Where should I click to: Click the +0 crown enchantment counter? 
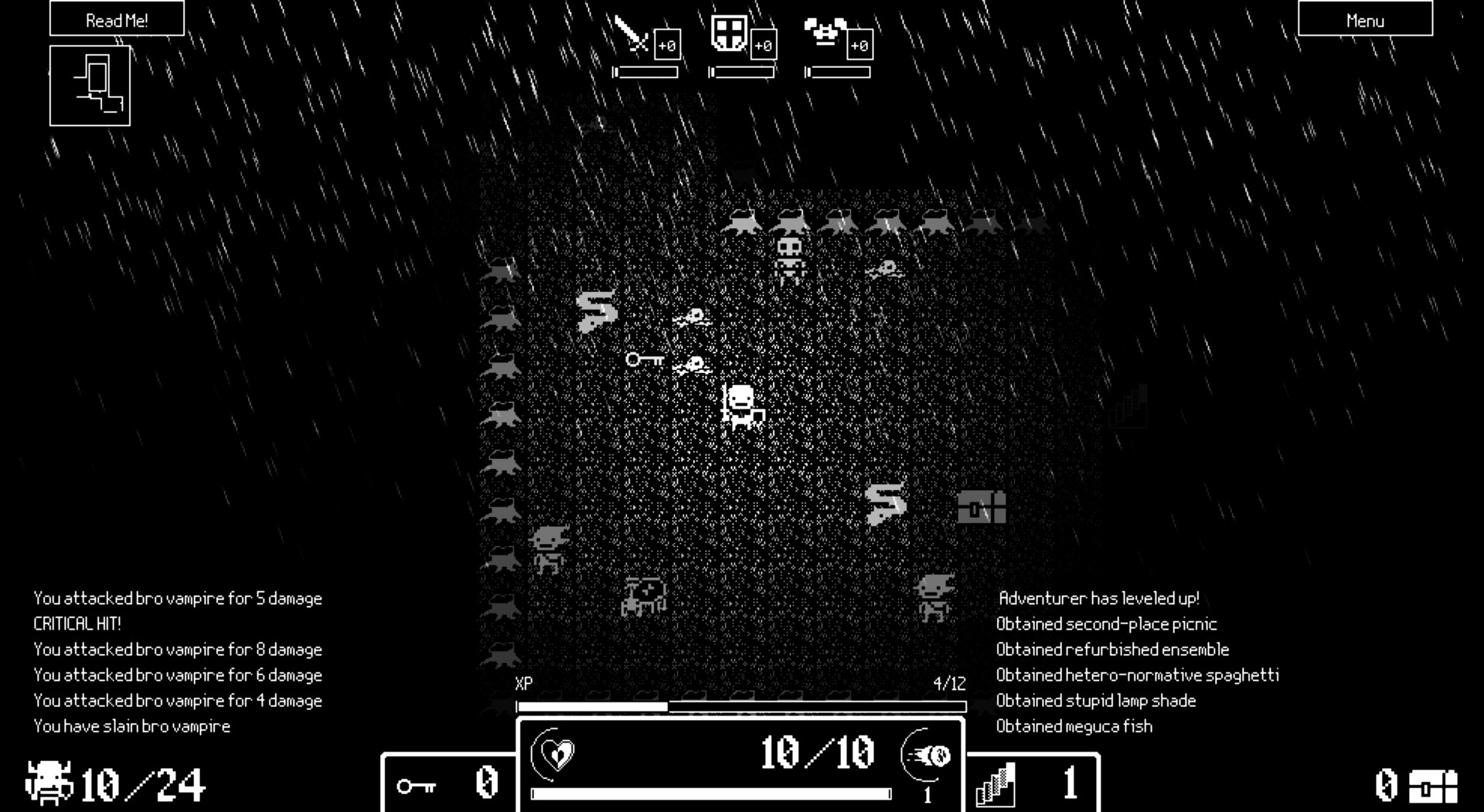tap(858, 46)
